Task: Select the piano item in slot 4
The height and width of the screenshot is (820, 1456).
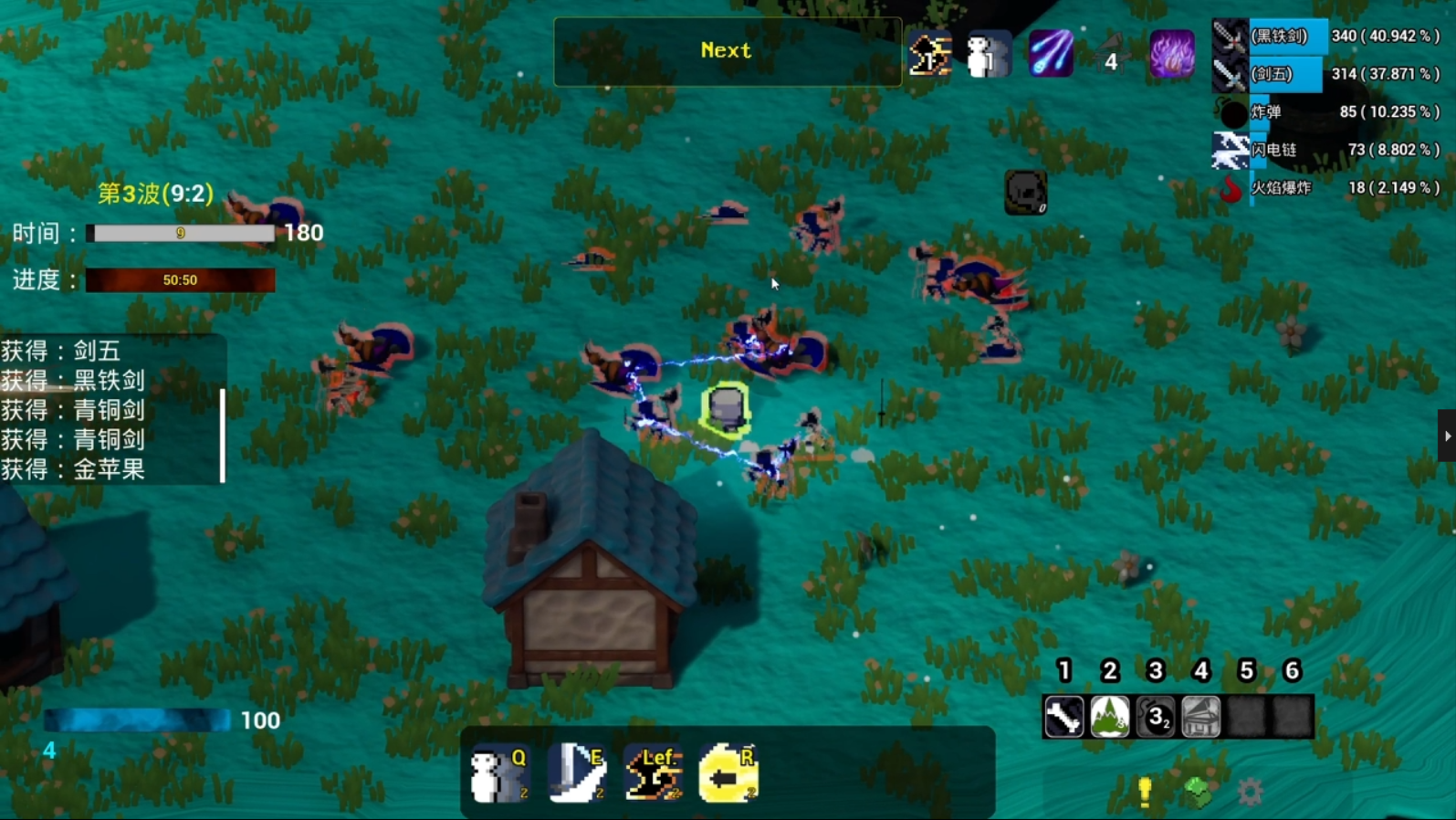Action: pos(1201,717)
